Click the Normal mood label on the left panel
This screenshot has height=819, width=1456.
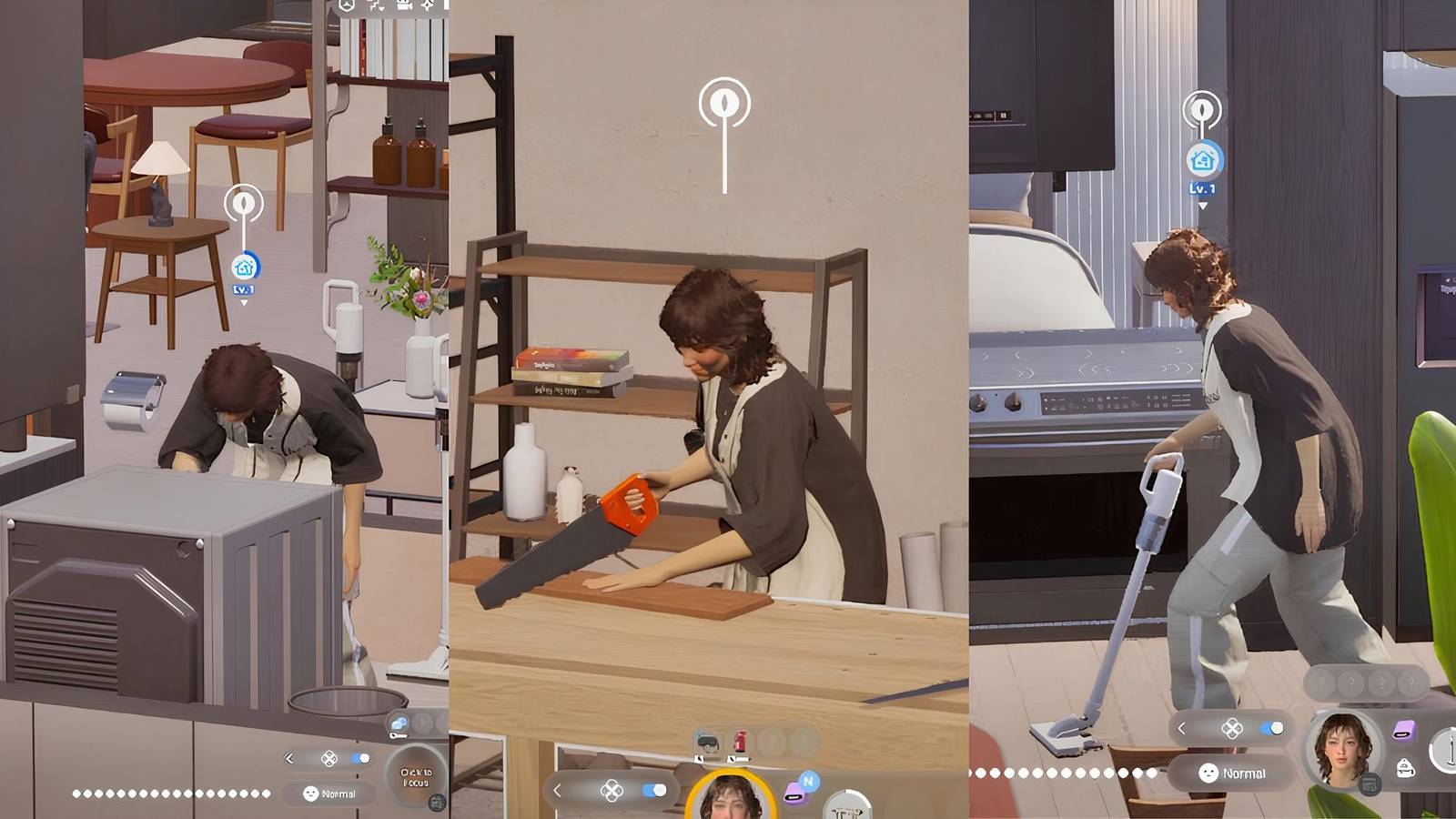[329, 794]
